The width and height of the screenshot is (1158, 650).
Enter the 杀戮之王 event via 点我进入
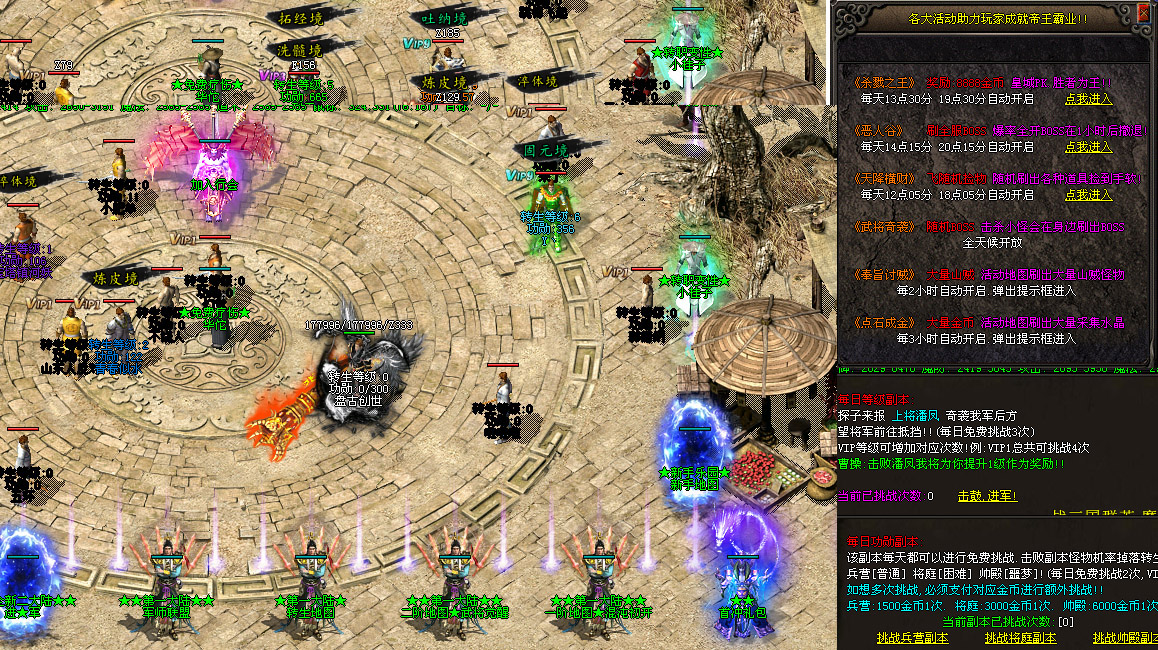[1088, 99]
